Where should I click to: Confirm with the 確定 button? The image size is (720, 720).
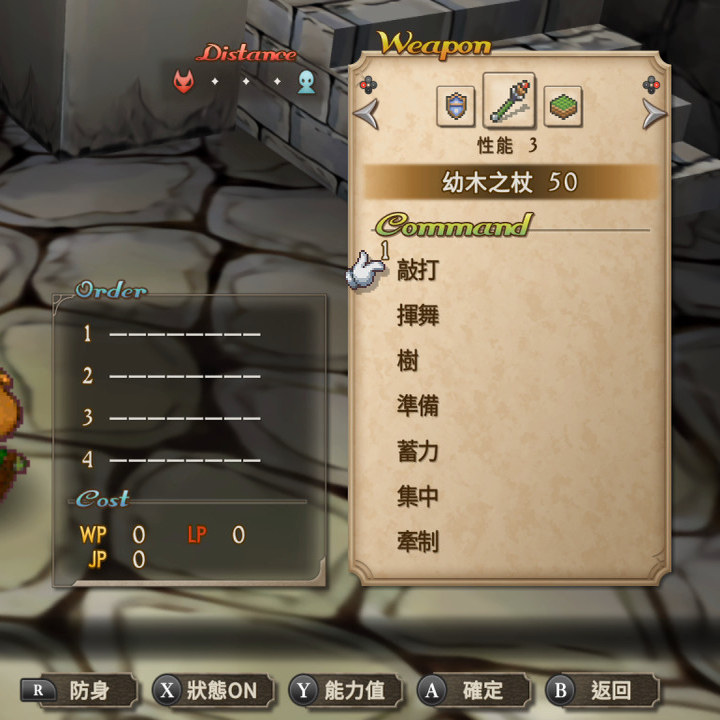click(473, 690)
